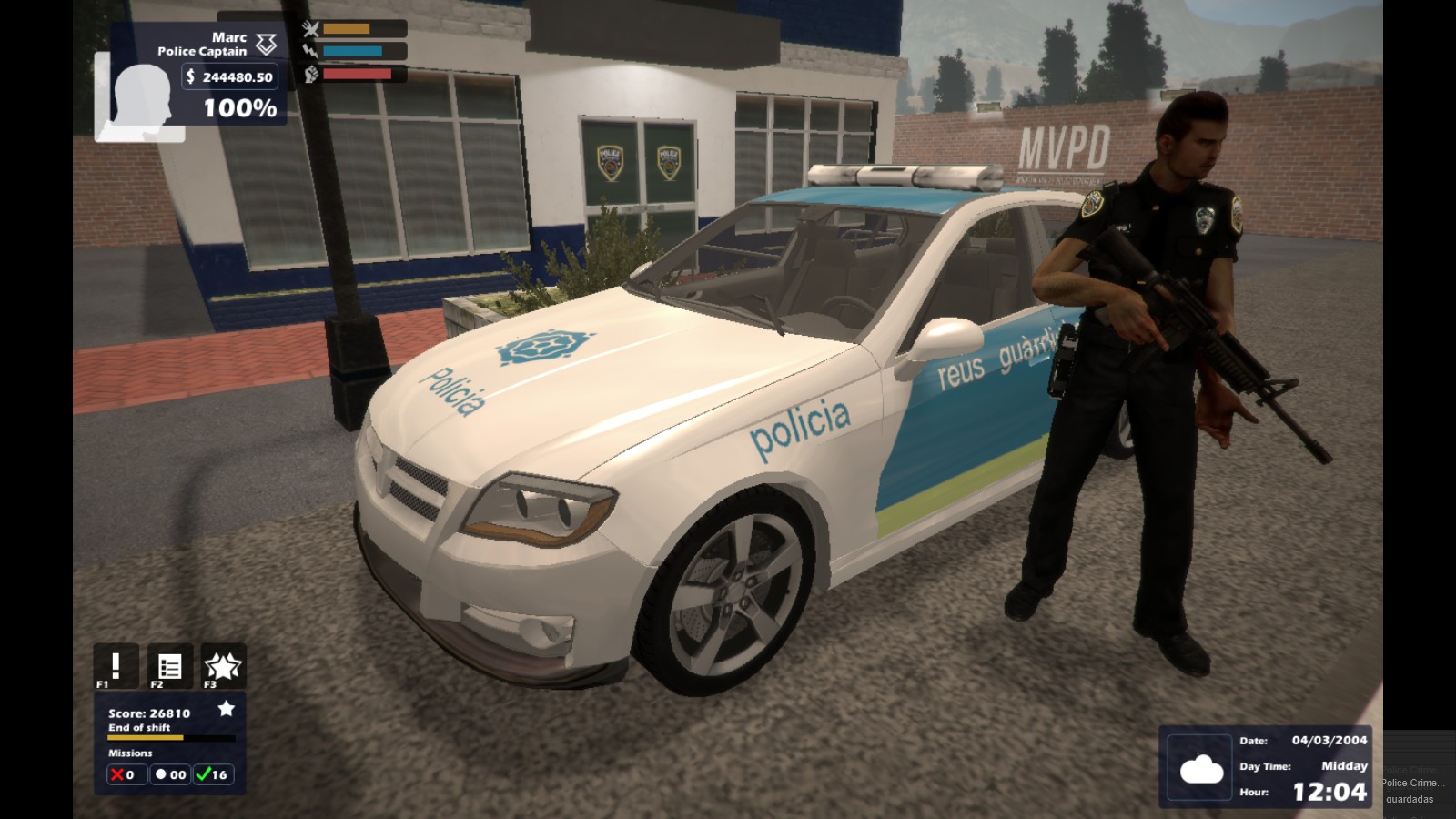This screenshot has width=1456, height=819.
Task: Select the active missions white dot counter
Action: (x=168, y=774)
